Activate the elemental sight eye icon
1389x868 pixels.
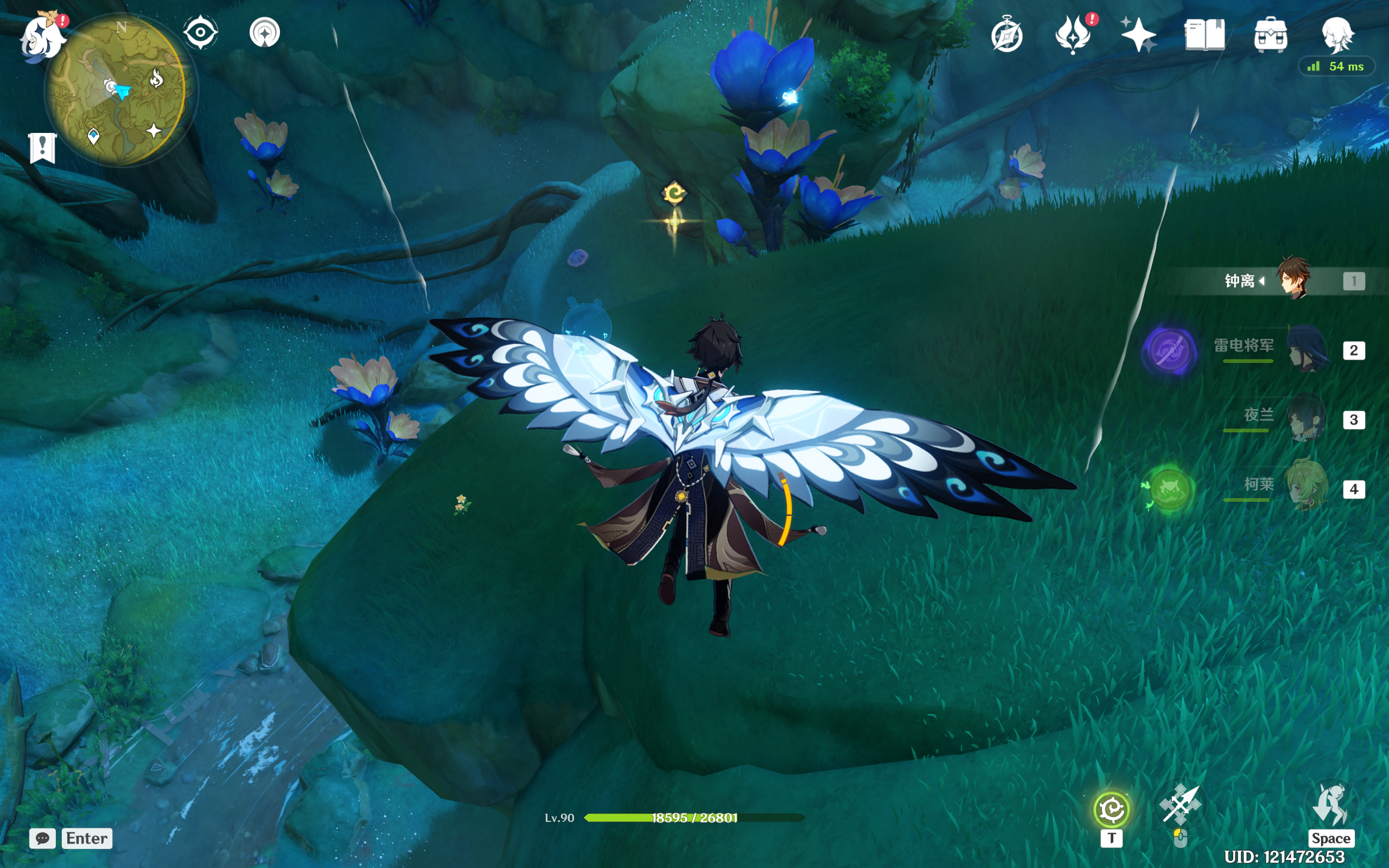pos(200,32)
